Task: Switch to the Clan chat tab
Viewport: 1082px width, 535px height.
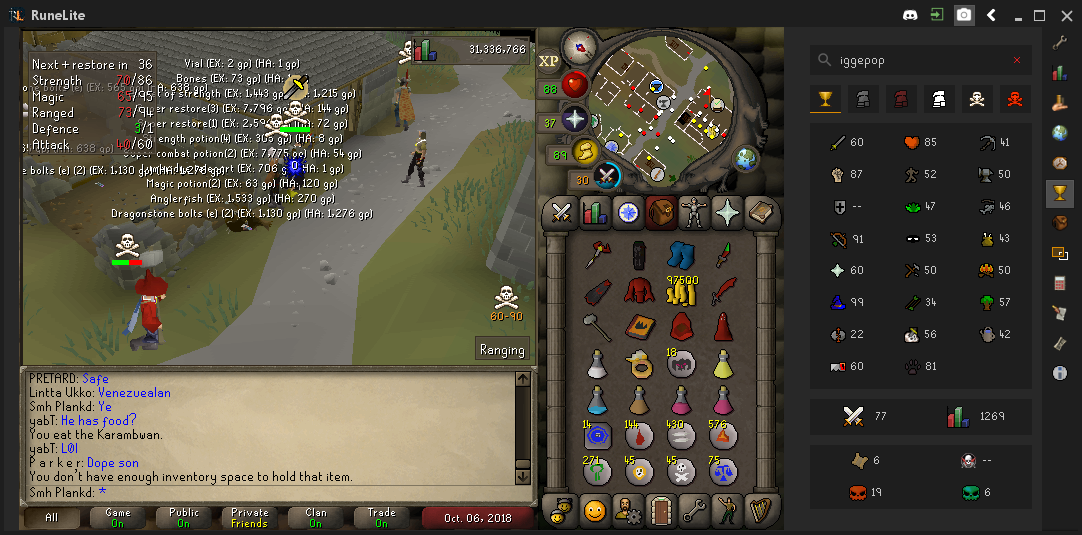Action: tap(315, 518)
